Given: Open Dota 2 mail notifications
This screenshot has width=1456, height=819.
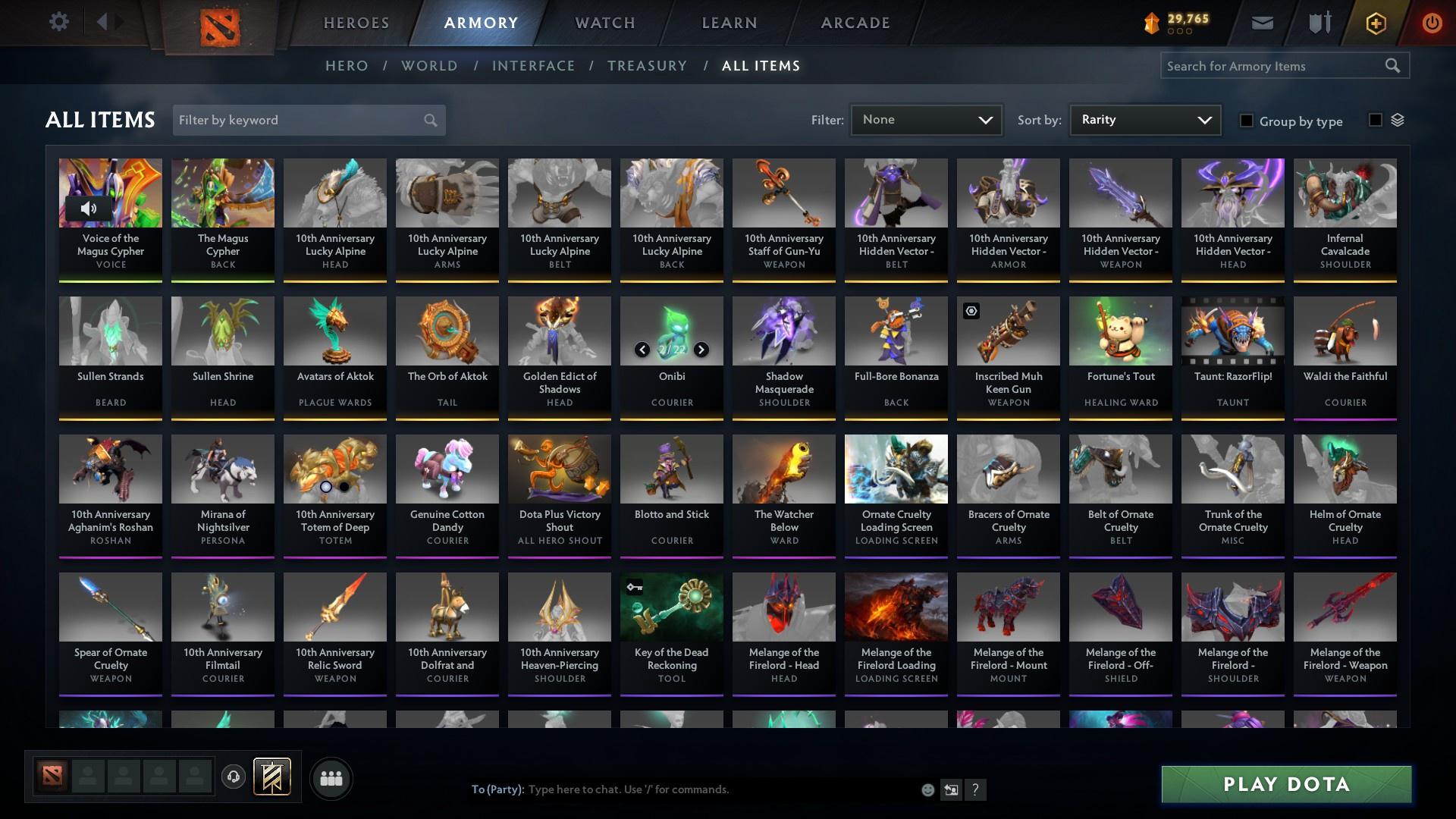Looking at the screenshot, I should coord(1261,22).
